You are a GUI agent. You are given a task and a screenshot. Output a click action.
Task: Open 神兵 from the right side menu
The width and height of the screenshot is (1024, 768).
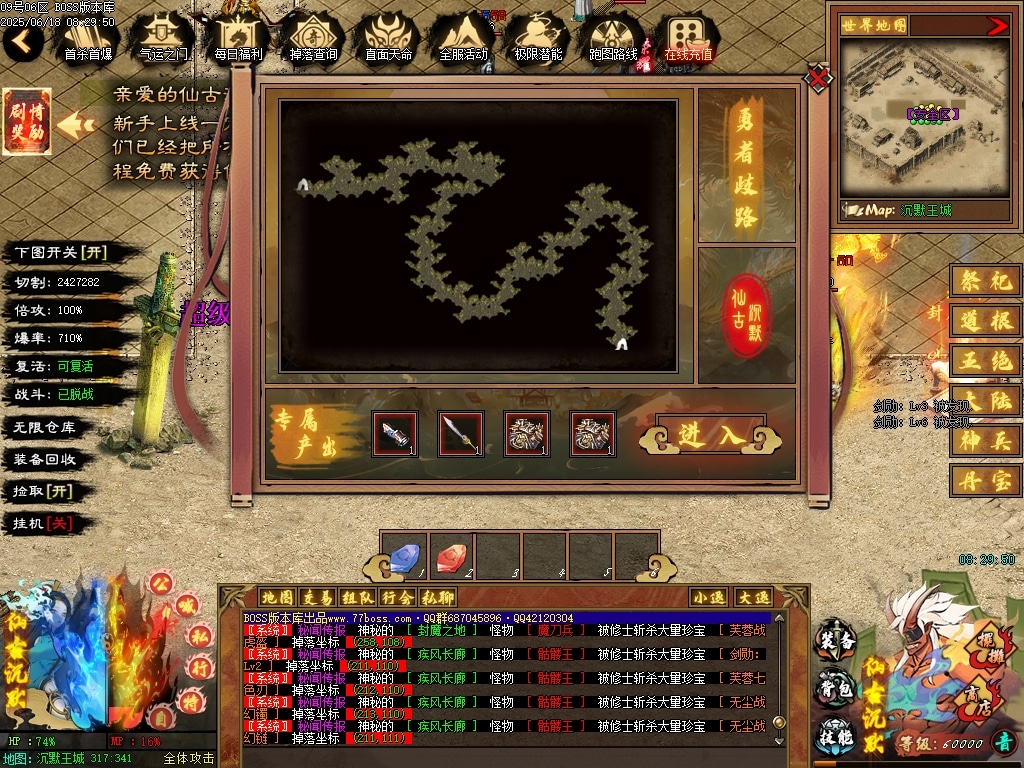[x=985, y=440]
